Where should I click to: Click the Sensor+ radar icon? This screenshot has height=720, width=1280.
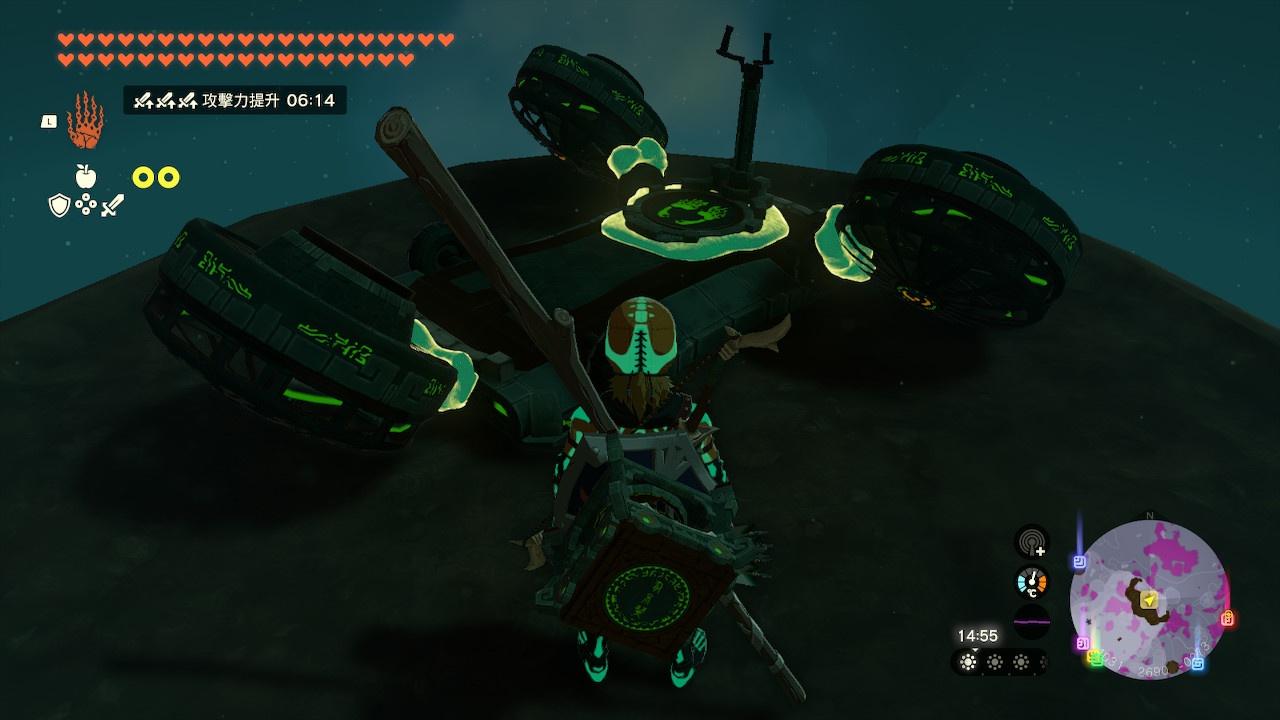pyautogui.click(x=1031, y=542)
